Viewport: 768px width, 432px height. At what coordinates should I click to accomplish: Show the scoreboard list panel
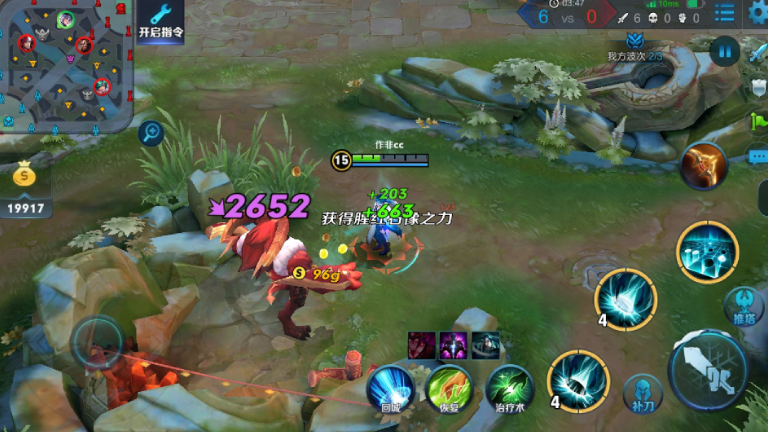tap(725, 13)
